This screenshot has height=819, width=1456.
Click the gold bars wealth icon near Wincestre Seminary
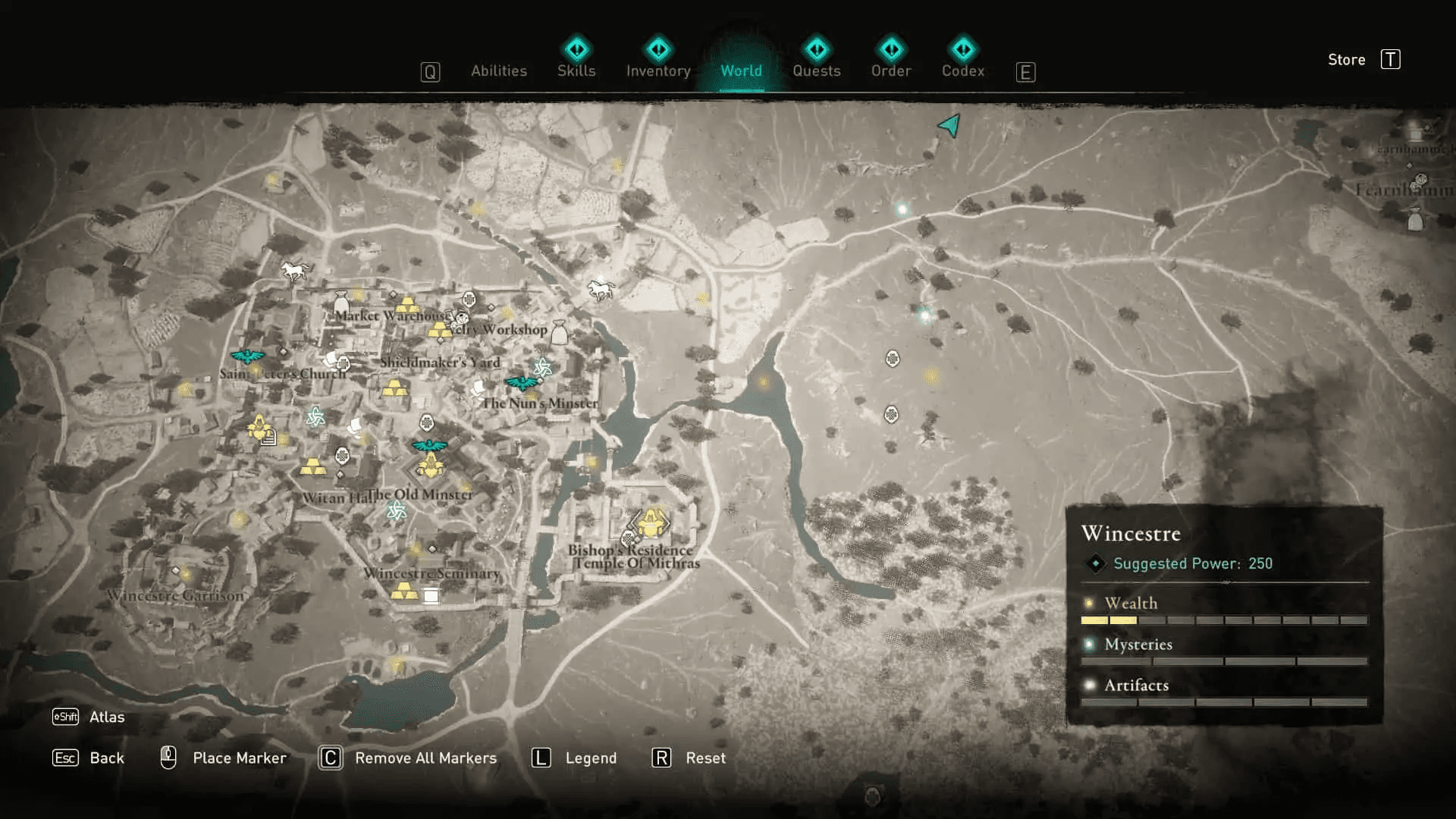click(404, 591)
